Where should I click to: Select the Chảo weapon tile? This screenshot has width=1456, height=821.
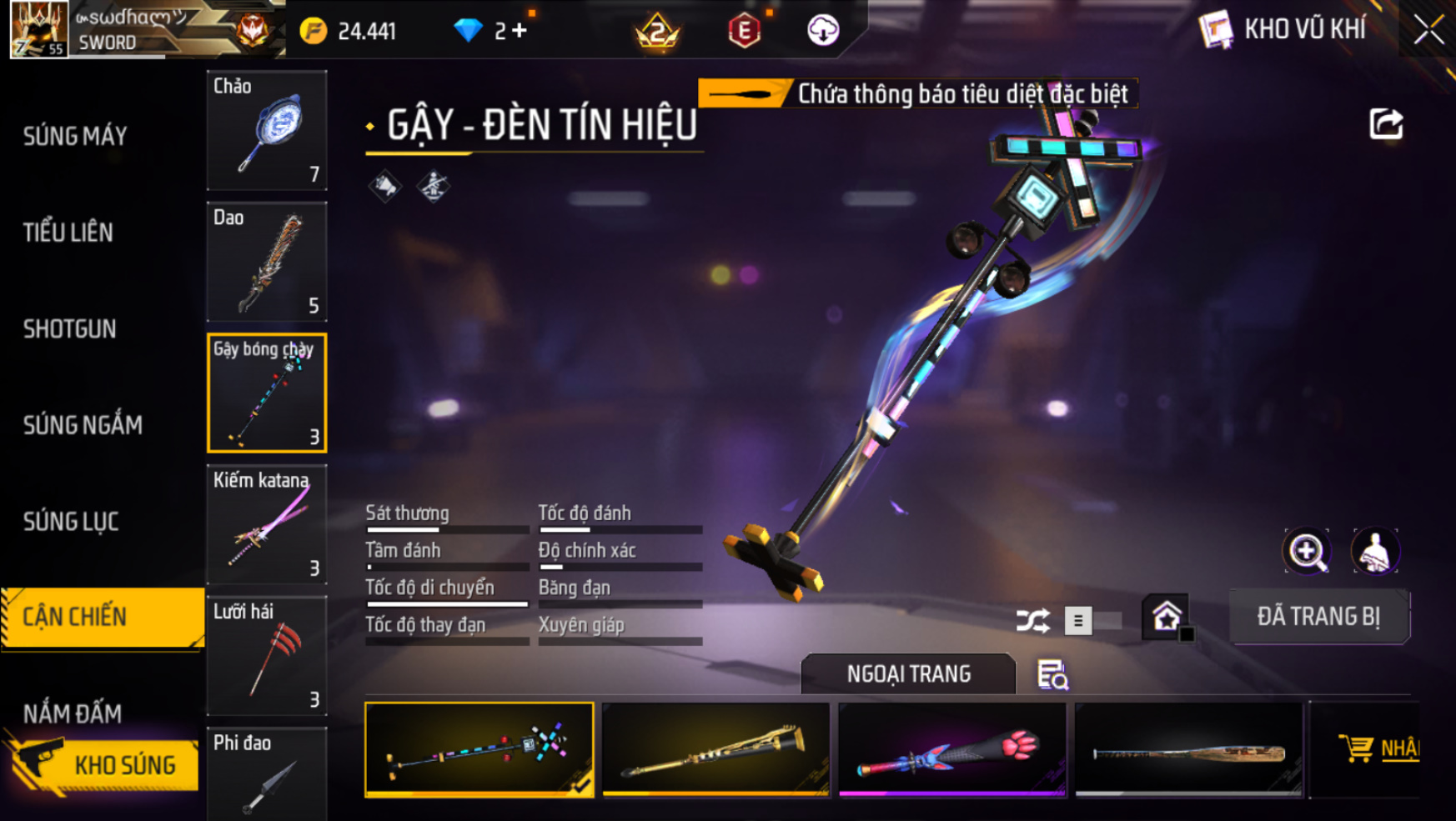(267, 130)
